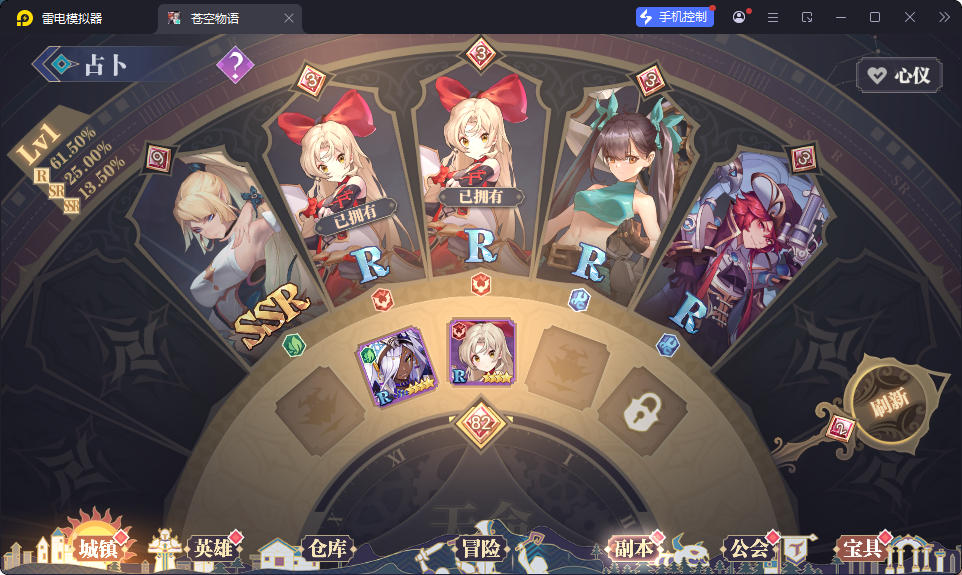This screenshot has height=575, width=962.
Task: Open the purple question mark help
Action: [235, 66]
